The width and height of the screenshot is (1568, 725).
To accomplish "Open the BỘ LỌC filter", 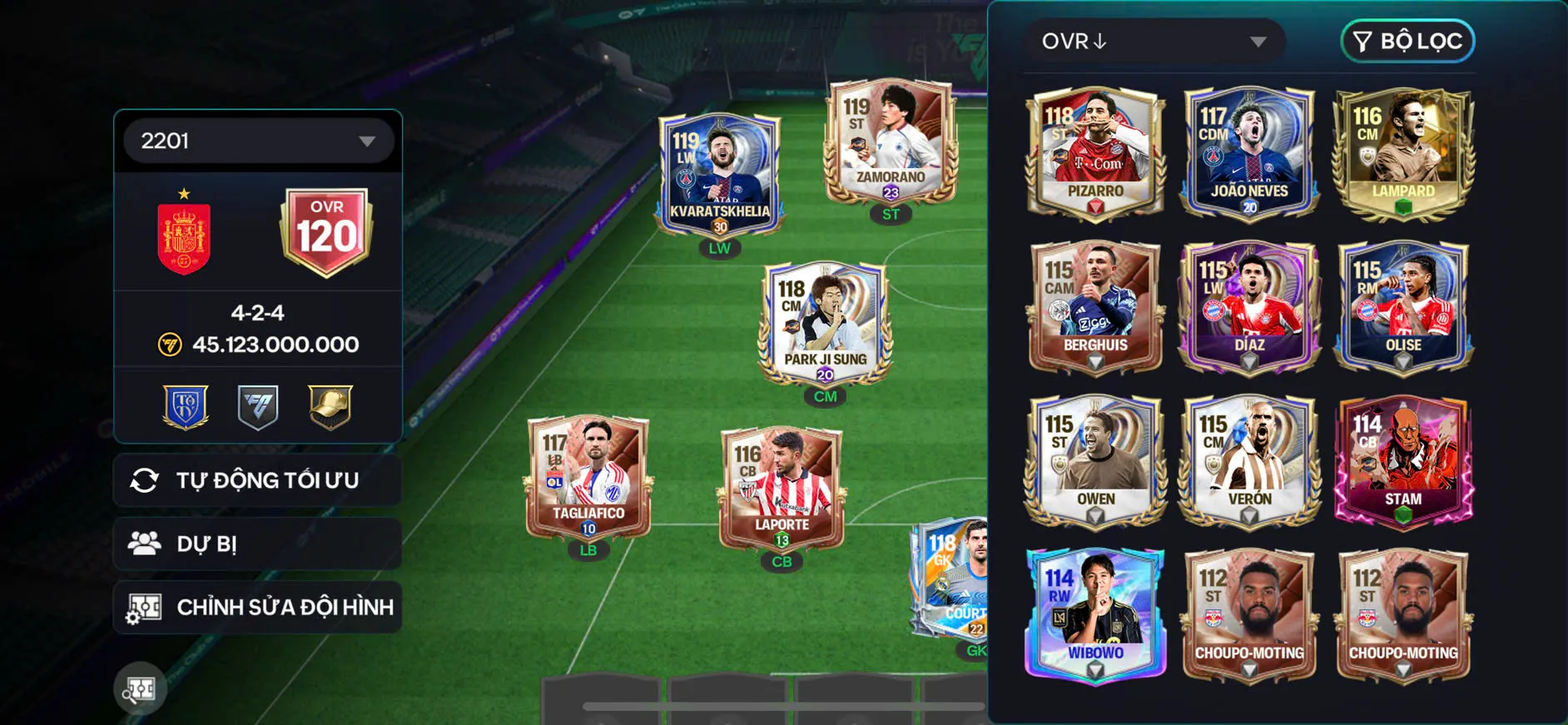I will tap(1407, 42).
